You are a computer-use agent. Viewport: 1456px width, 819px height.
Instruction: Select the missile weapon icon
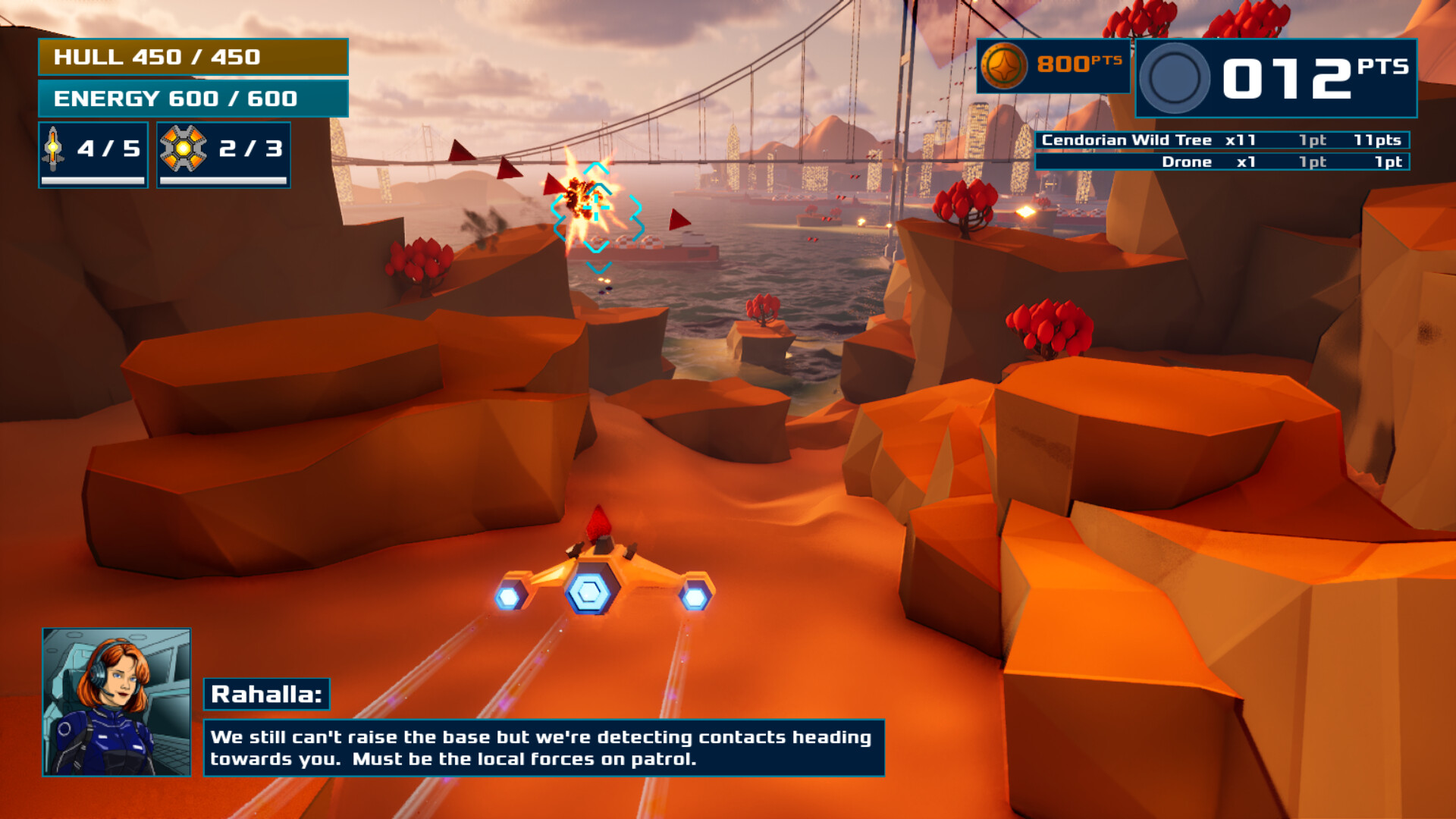tap(53, 149)
